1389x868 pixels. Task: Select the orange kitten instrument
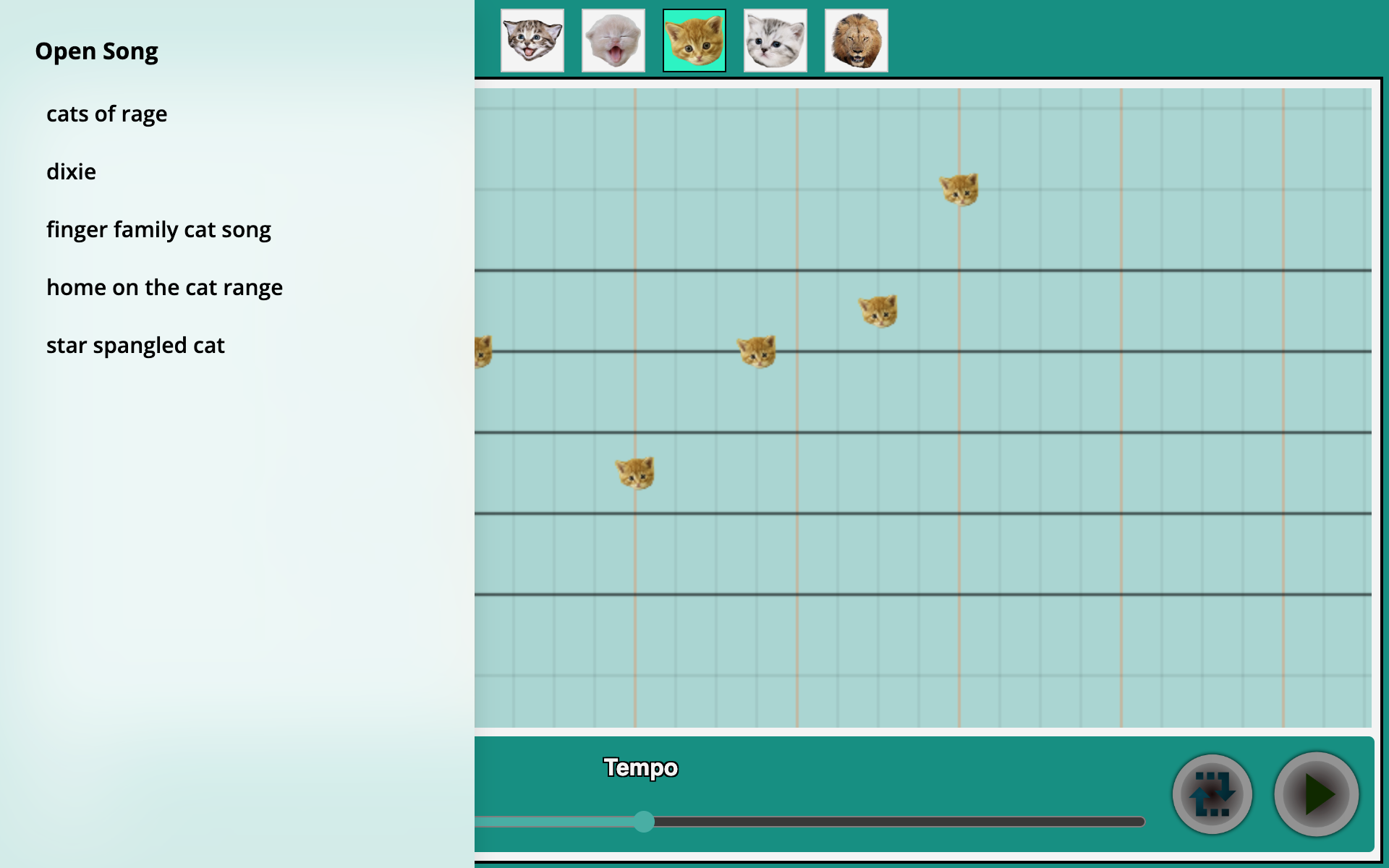(694, 40)
